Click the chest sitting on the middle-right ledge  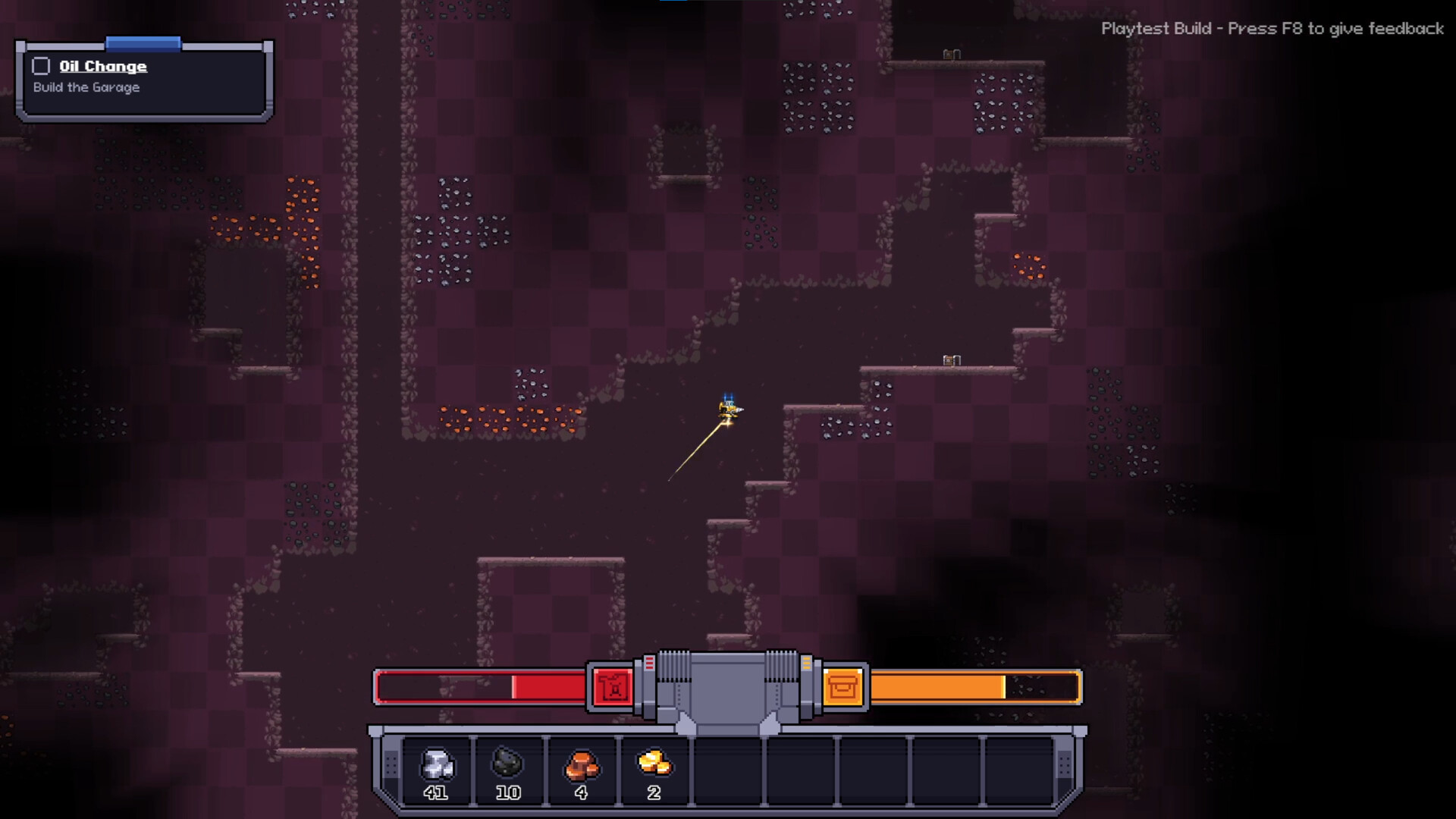tap(950, 359)
